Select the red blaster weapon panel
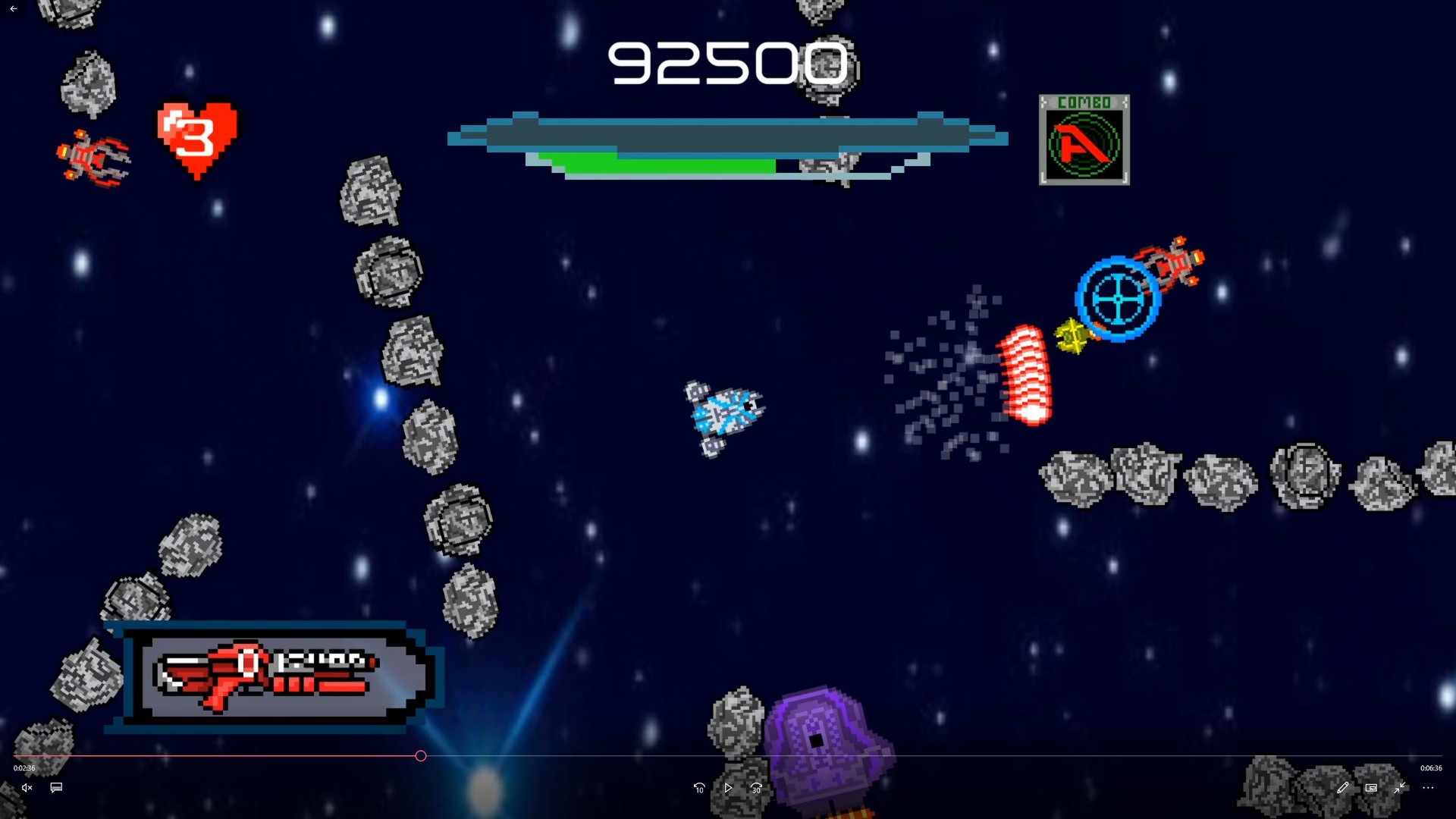 coord(273,676)
